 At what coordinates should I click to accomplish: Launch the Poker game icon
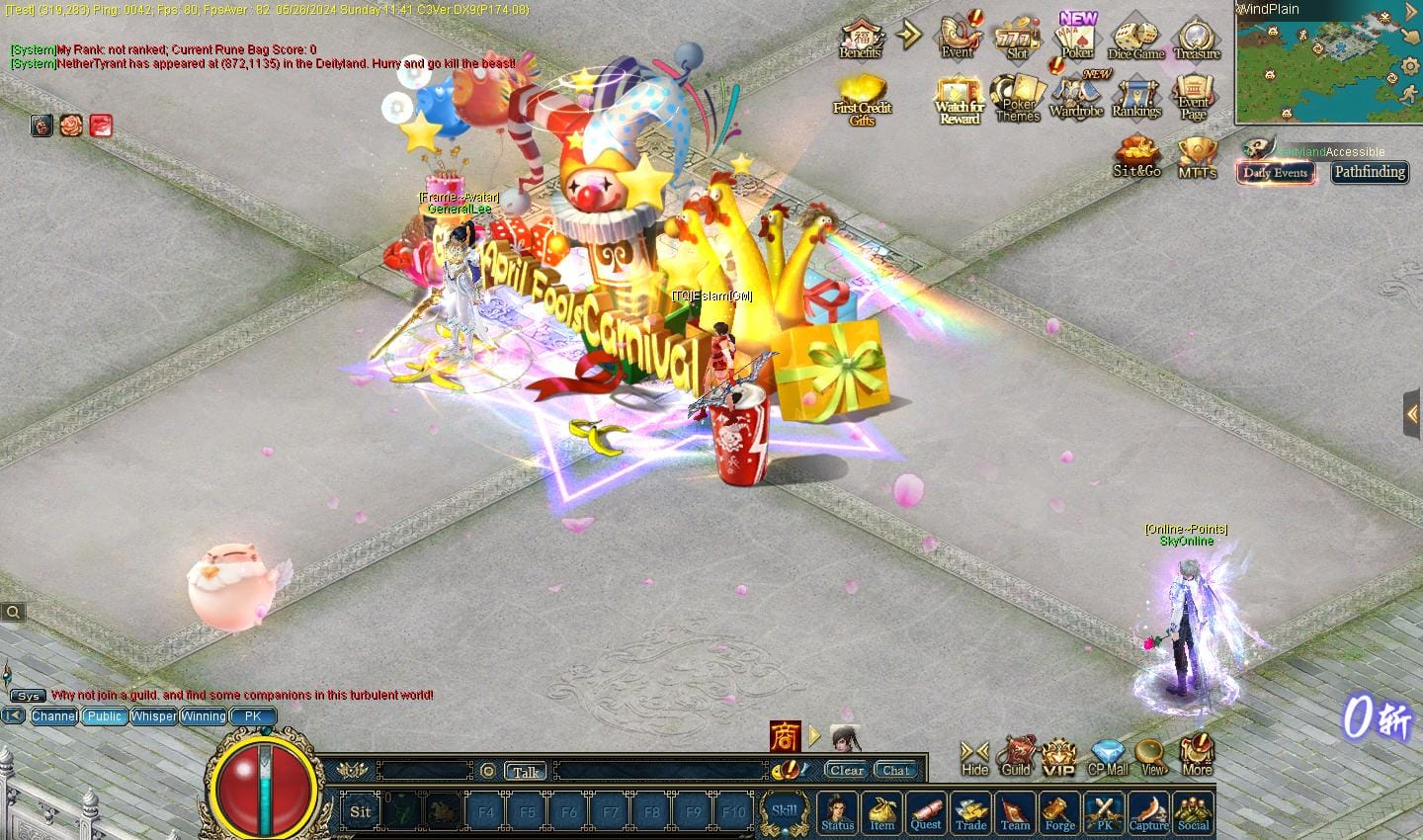click(1077, 40)
